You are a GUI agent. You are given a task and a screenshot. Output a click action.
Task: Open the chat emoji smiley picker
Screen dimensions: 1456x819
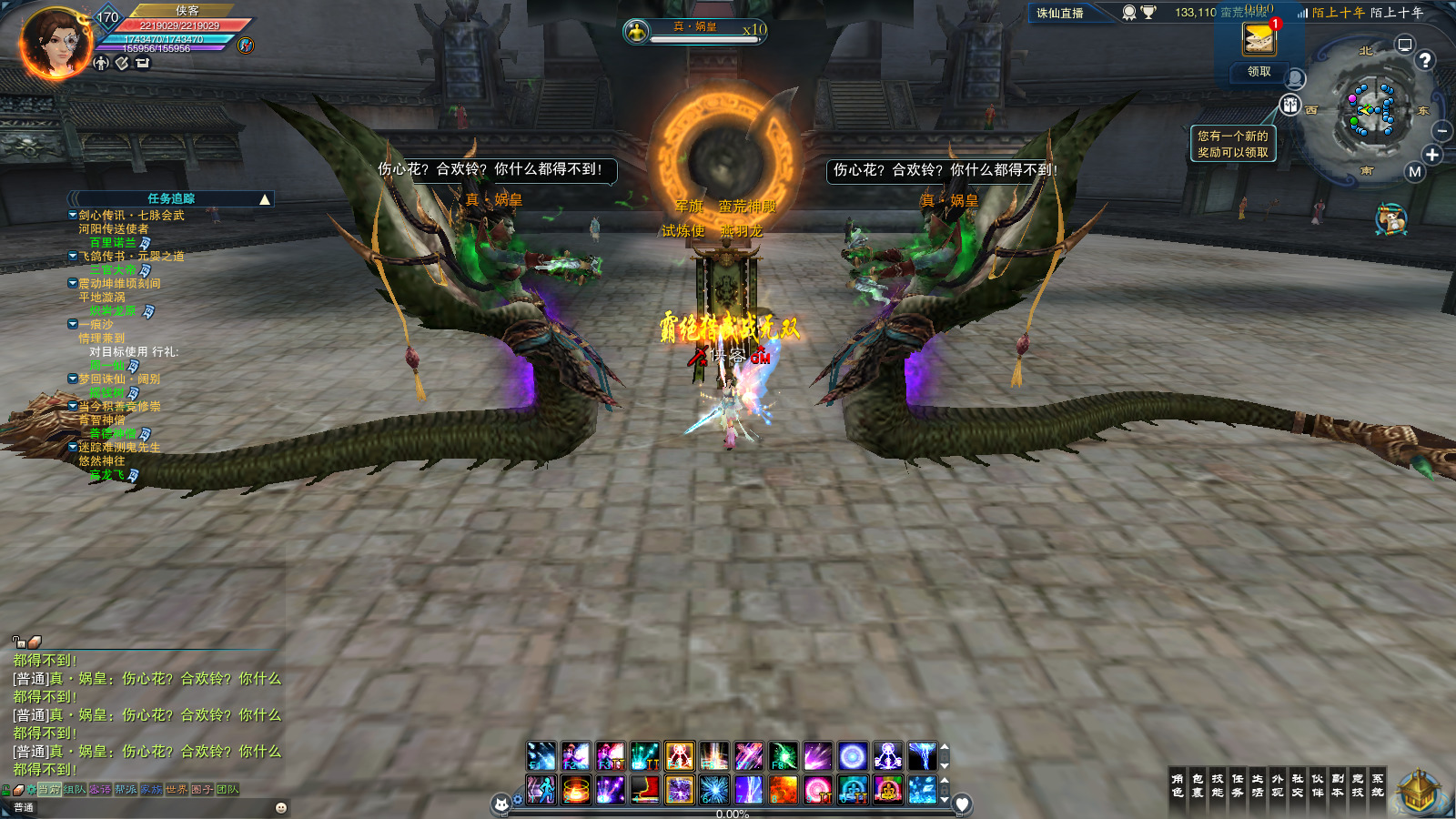click(281, 807)
